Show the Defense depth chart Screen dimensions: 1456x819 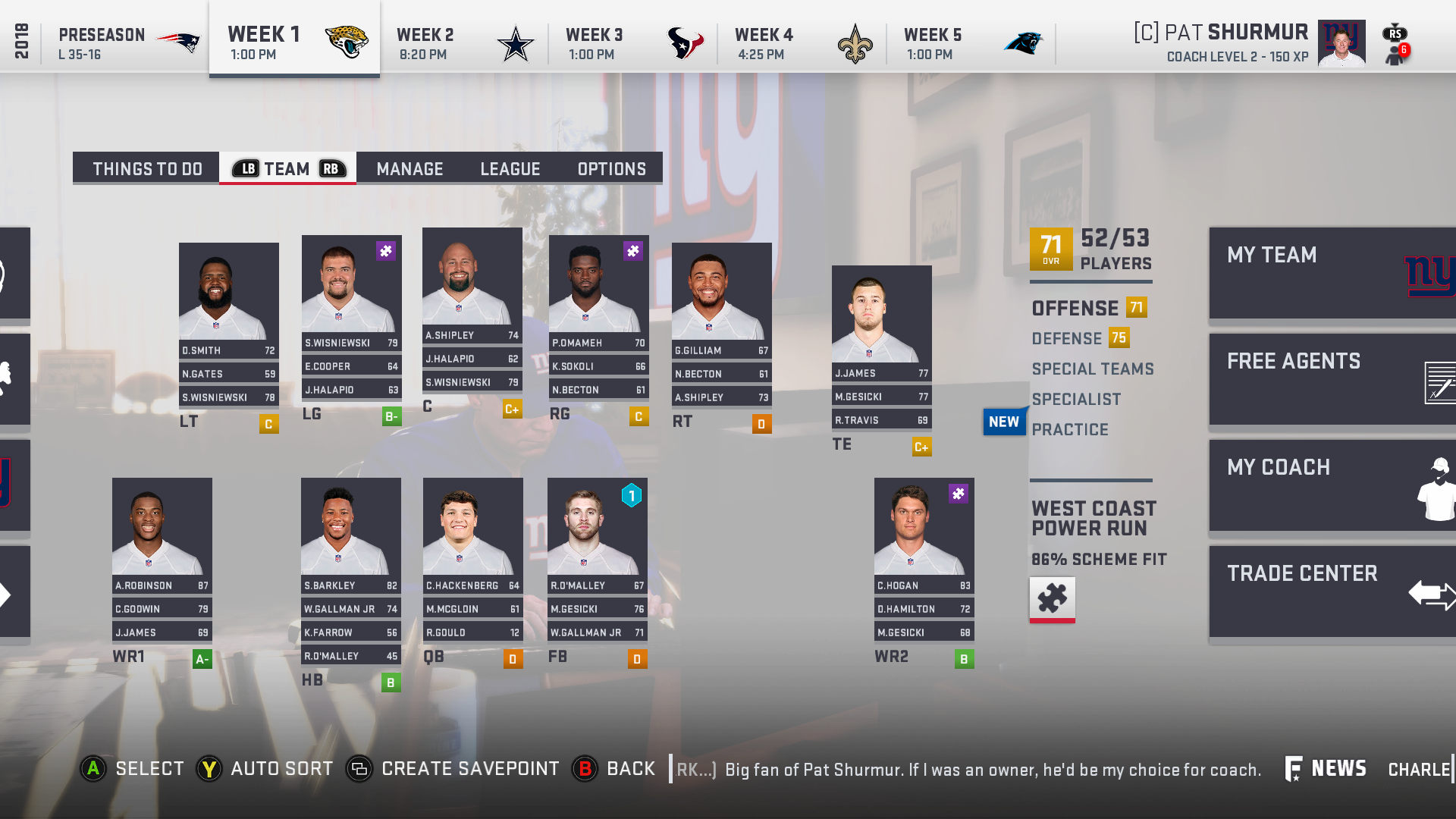tap(1066, 339)
